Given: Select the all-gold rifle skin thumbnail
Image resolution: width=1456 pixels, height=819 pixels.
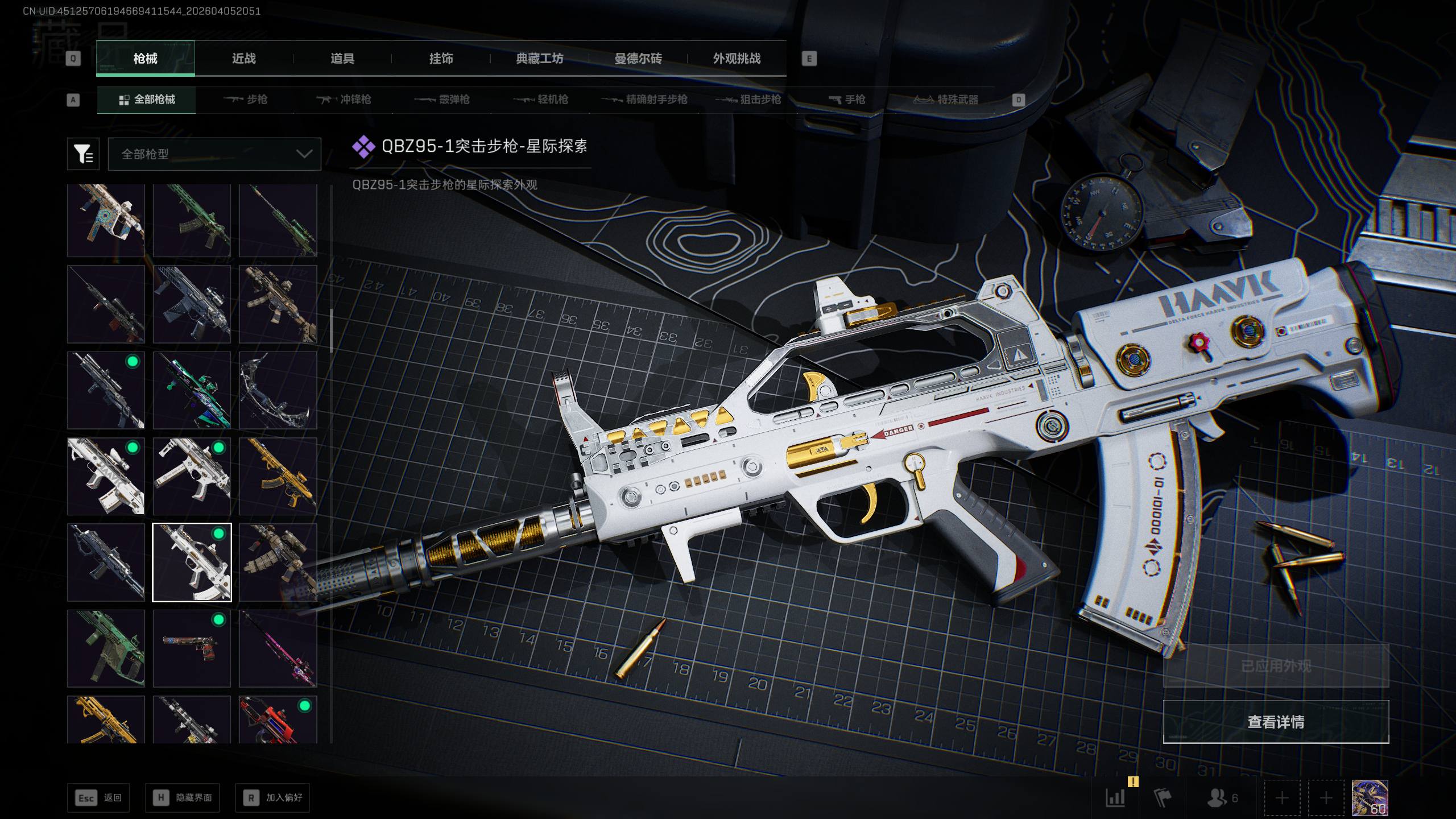Looking at the screenshot, I should (278, 477).
